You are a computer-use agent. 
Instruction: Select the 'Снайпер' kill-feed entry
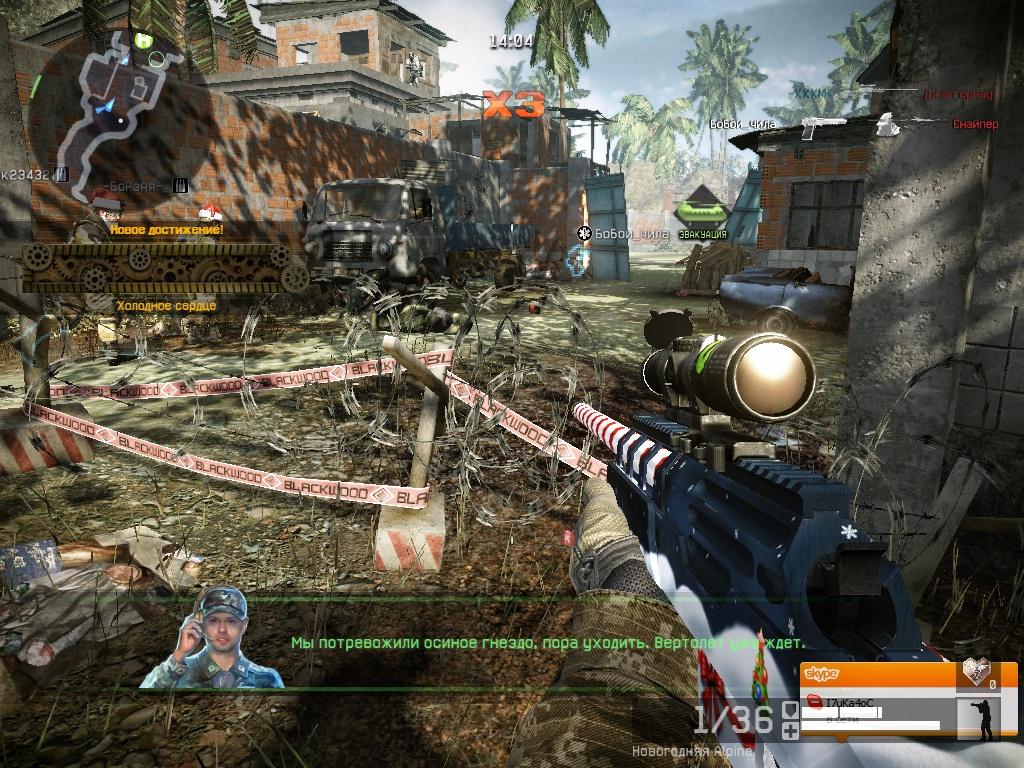tap(975, 124)
